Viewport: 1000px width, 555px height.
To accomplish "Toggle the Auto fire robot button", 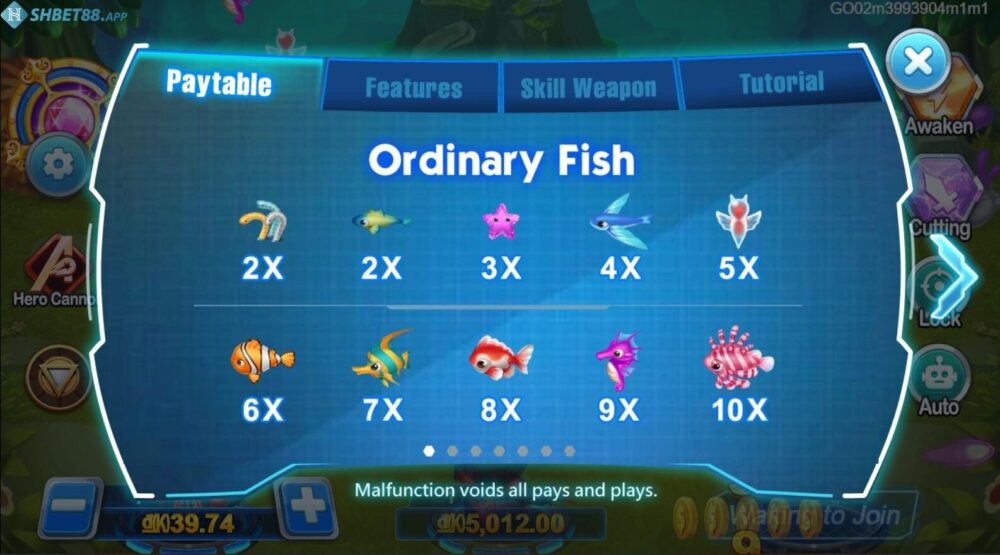I will pos(938,378).
